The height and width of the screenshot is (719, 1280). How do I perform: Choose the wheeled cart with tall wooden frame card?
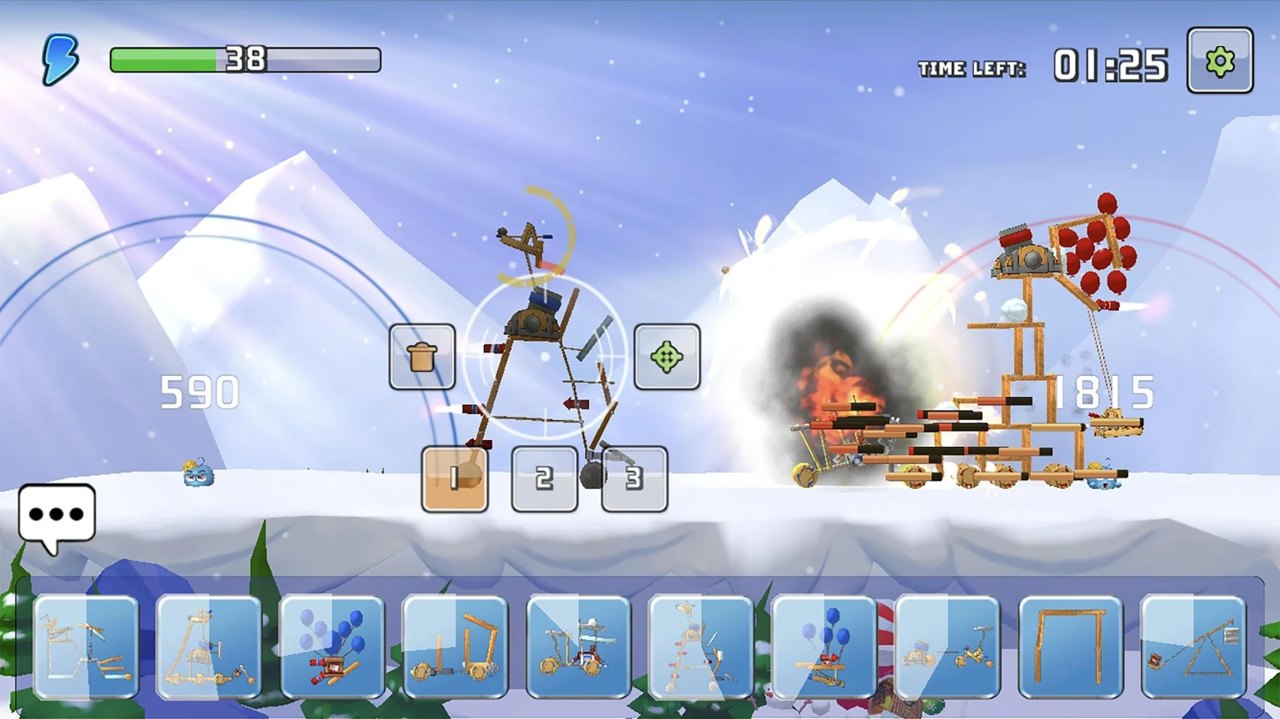tap(455, 647)
